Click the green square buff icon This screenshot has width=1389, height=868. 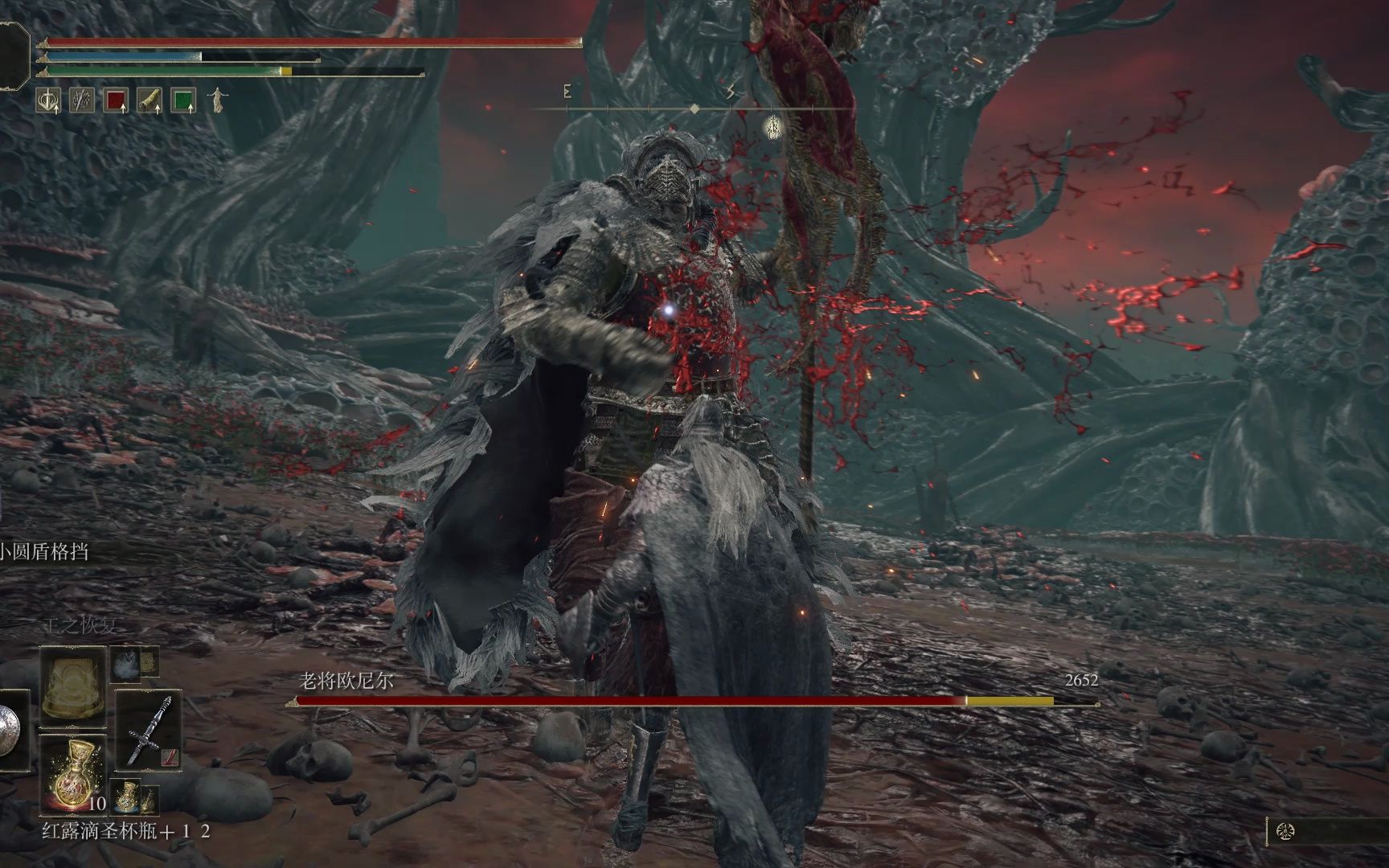pos(184,100)
